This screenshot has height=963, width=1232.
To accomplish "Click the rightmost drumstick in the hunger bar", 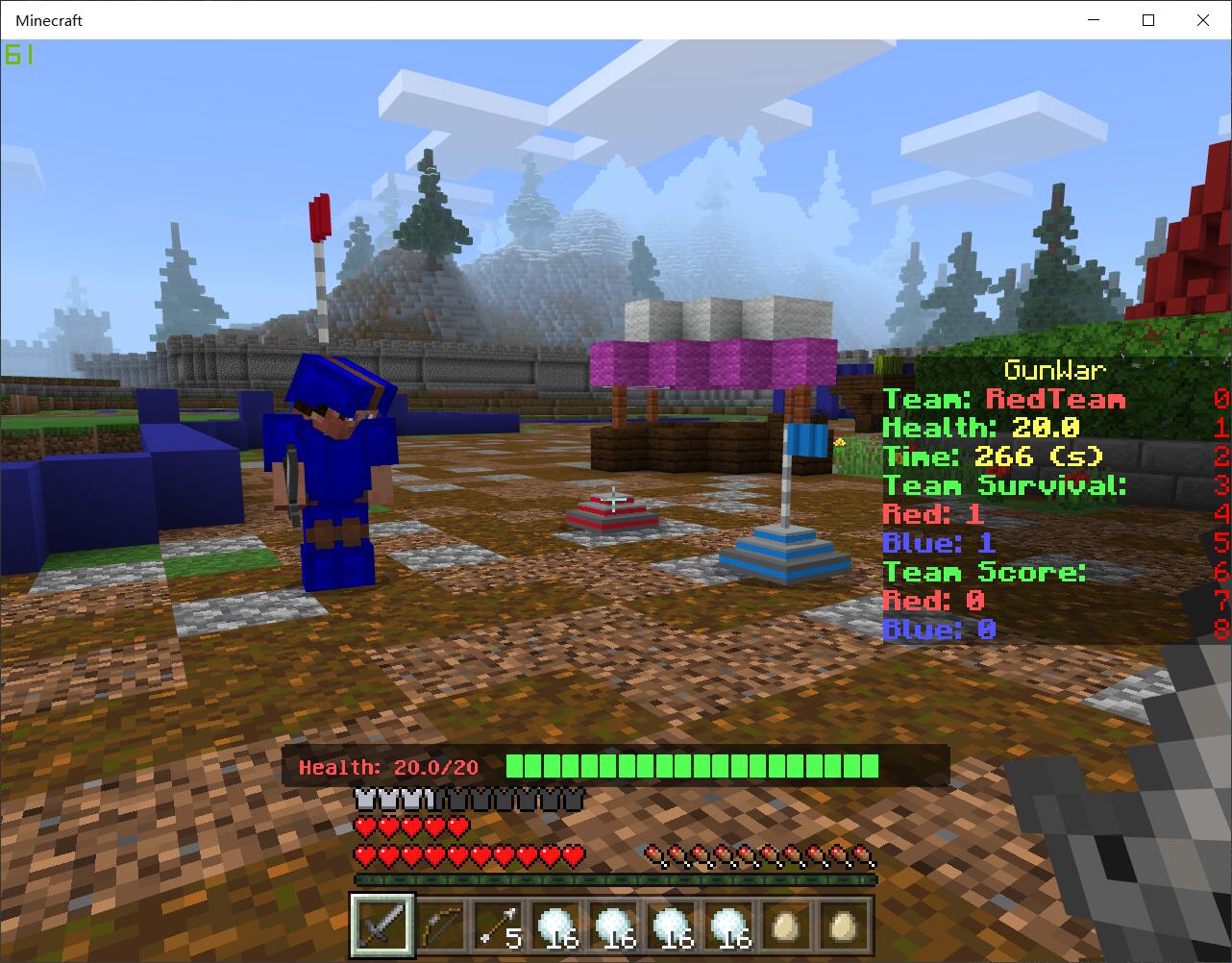I will pos(864,853).
